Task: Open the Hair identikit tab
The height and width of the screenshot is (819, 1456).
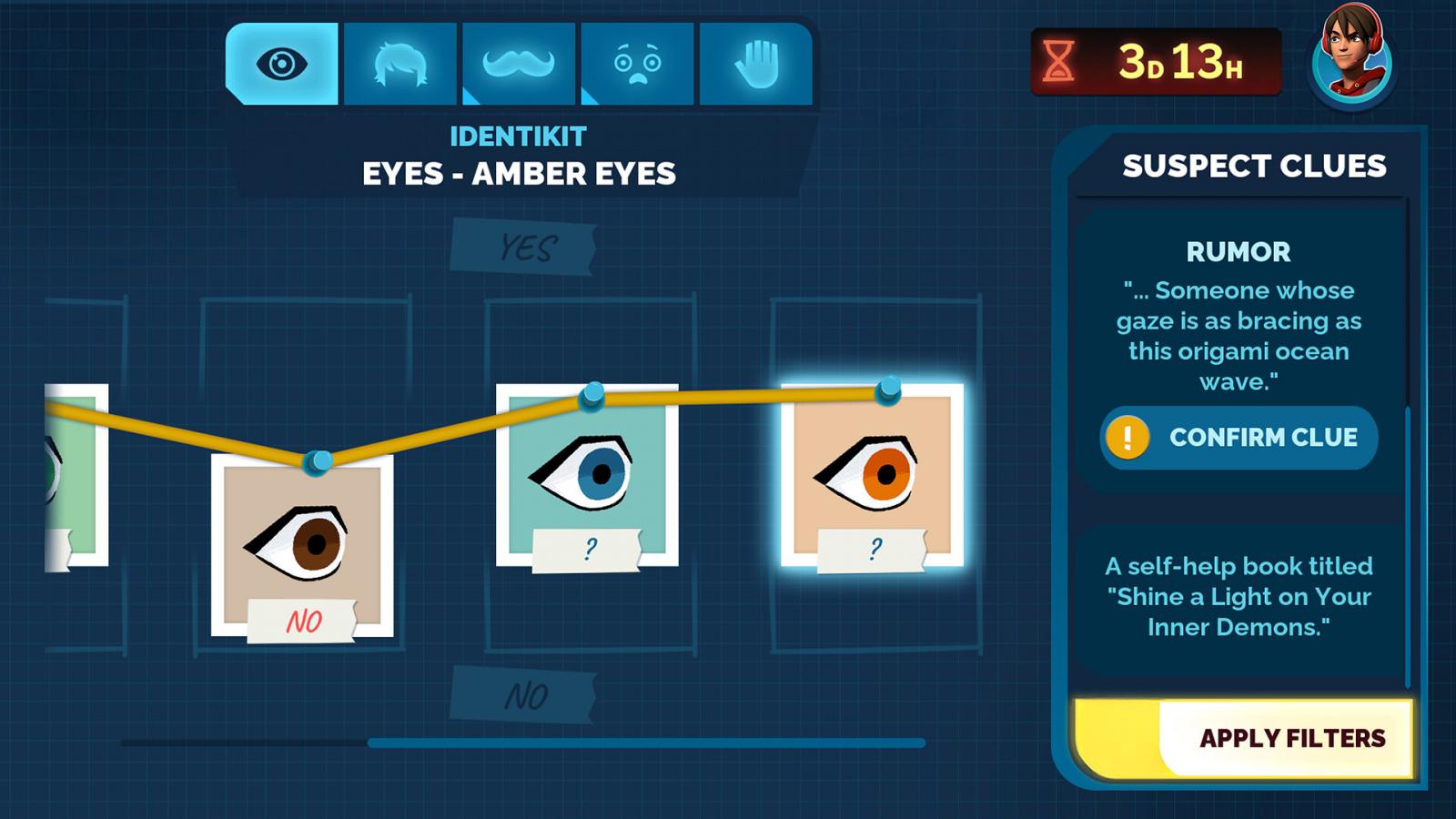Action: (399, 64)
